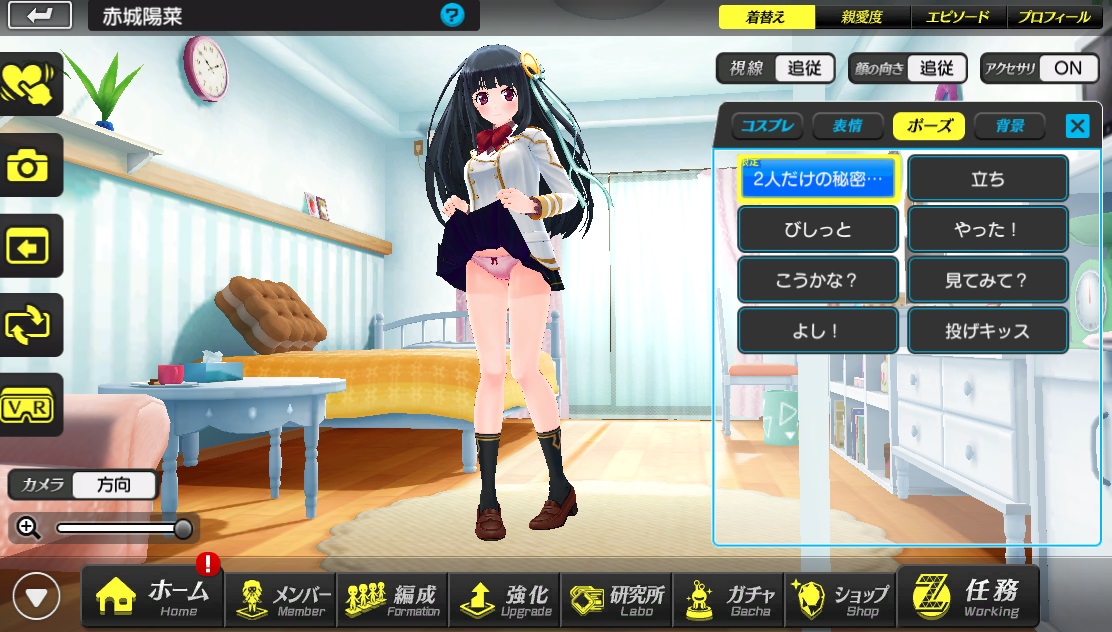The height and width of the screenshot is (632, 1112).
Task: Switch to the 表情 category tab
Action: click(848, 126)
